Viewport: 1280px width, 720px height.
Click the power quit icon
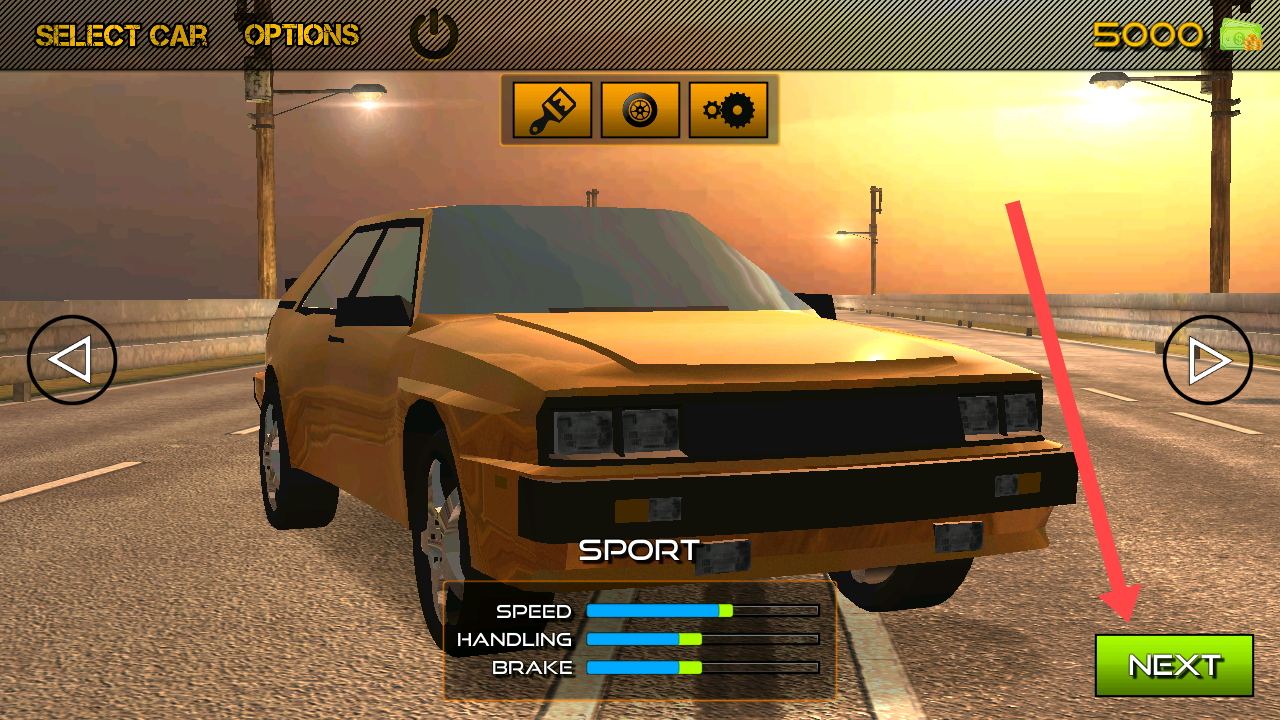click(434, 35)
